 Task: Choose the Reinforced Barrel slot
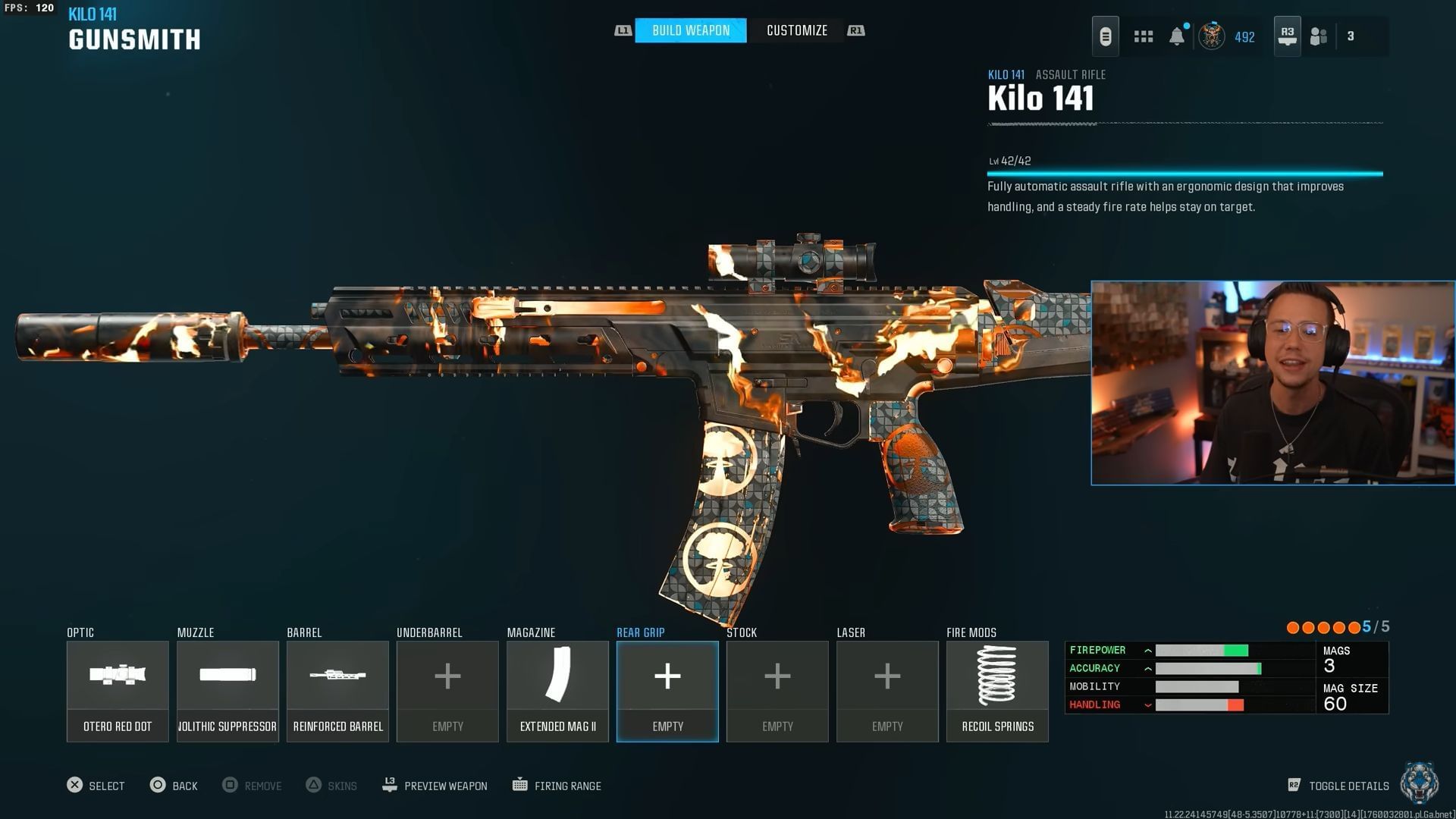[337, 690]
